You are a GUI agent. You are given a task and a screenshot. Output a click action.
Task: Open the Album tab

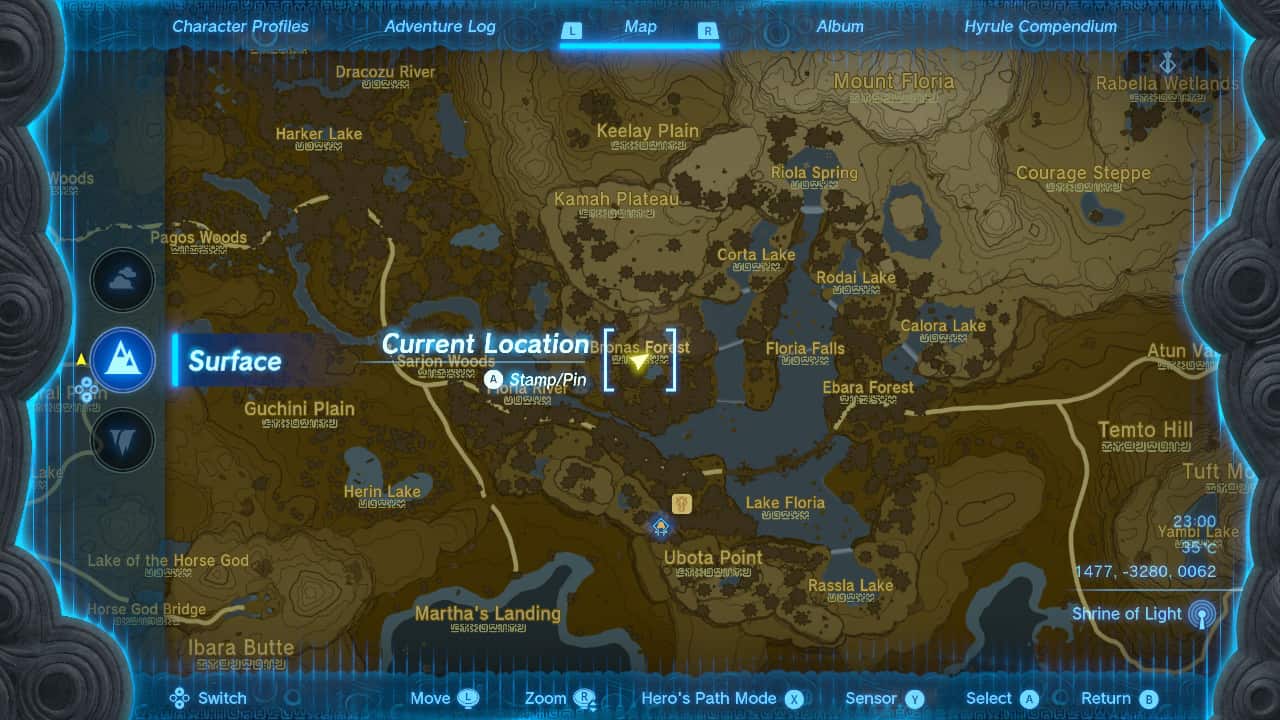pos(840,27)
